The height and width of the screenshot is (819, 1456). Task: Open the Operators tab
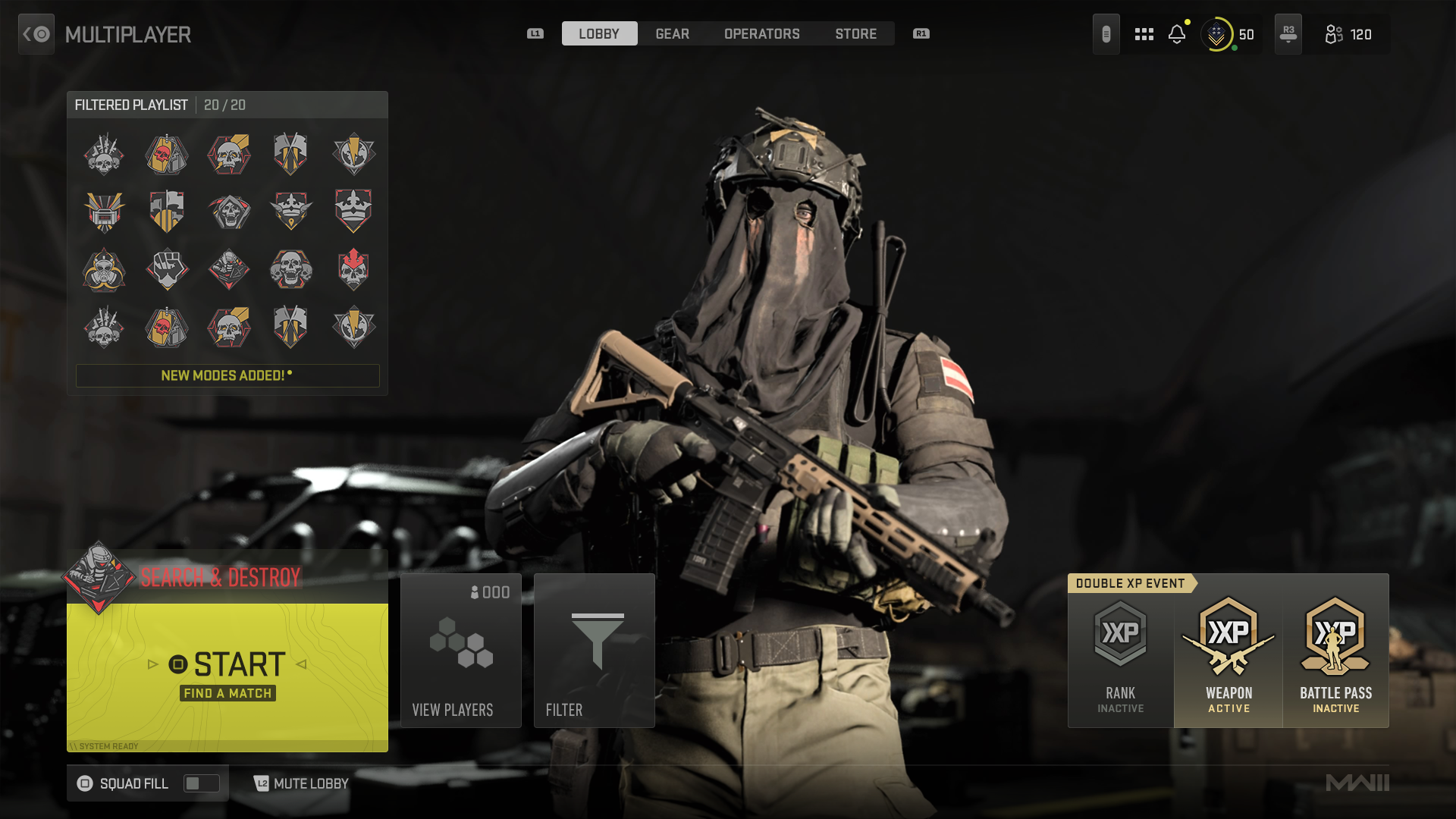[761, 34]
